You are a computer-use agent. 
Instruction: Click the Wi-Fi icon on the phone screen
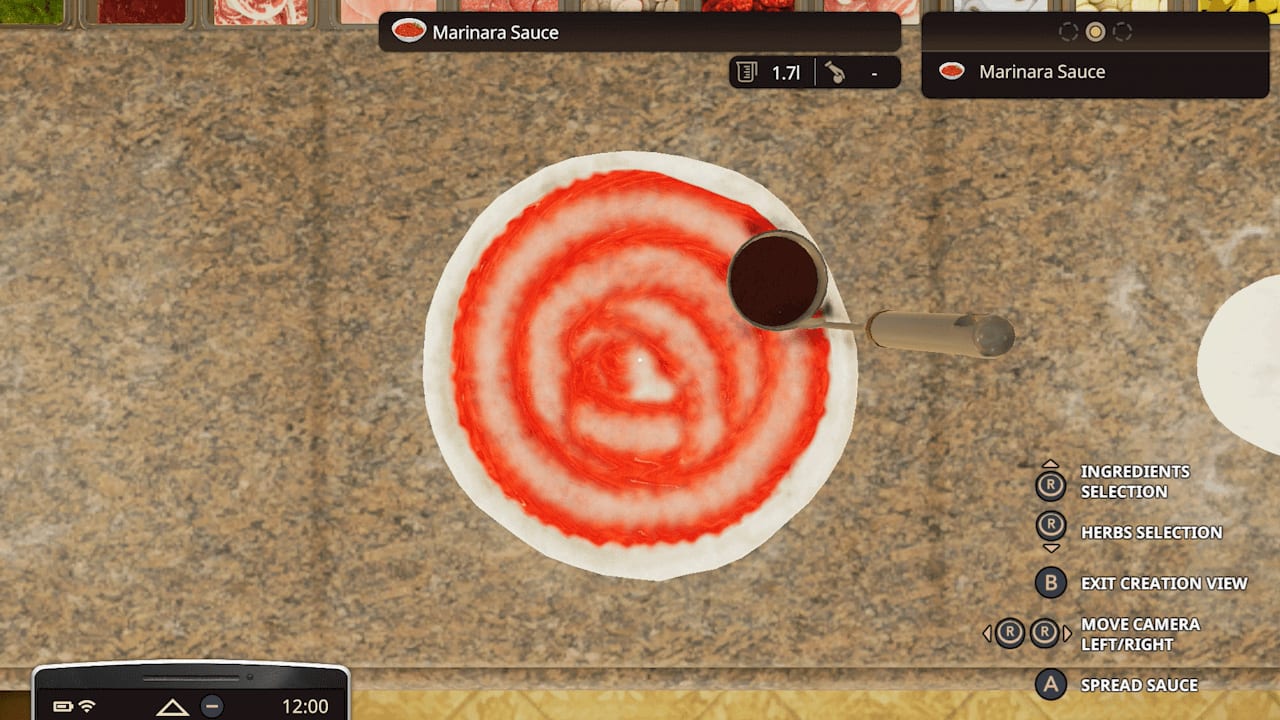[x=87, y=706]
